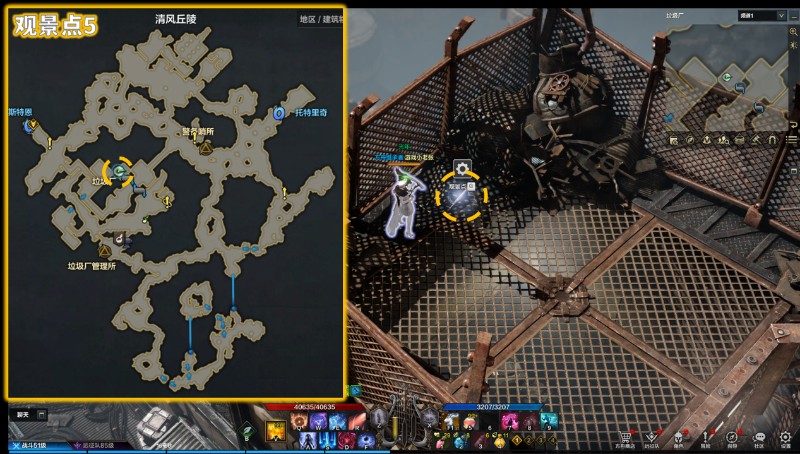Open the 地区/建筑物 map filter
This screenshot has height=454, width=800.
pos(320,19)
